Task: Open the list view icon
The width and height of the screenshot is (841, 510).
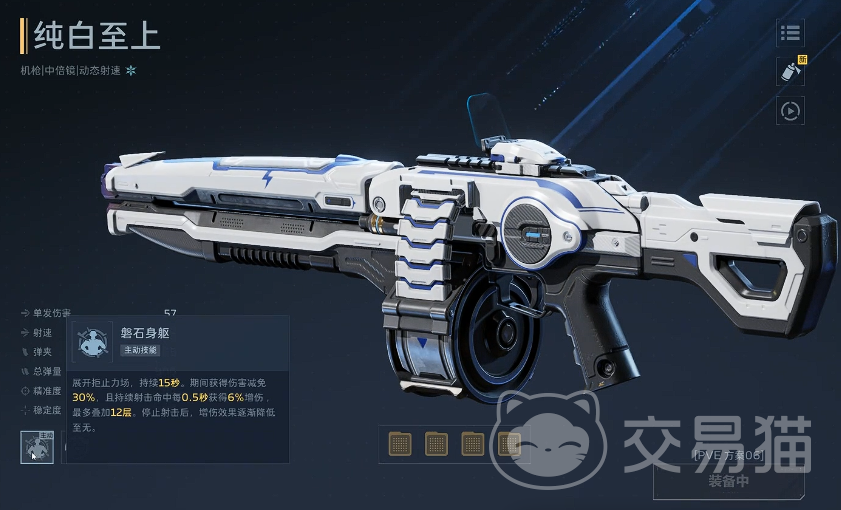Action: click(x=790, y=34)
